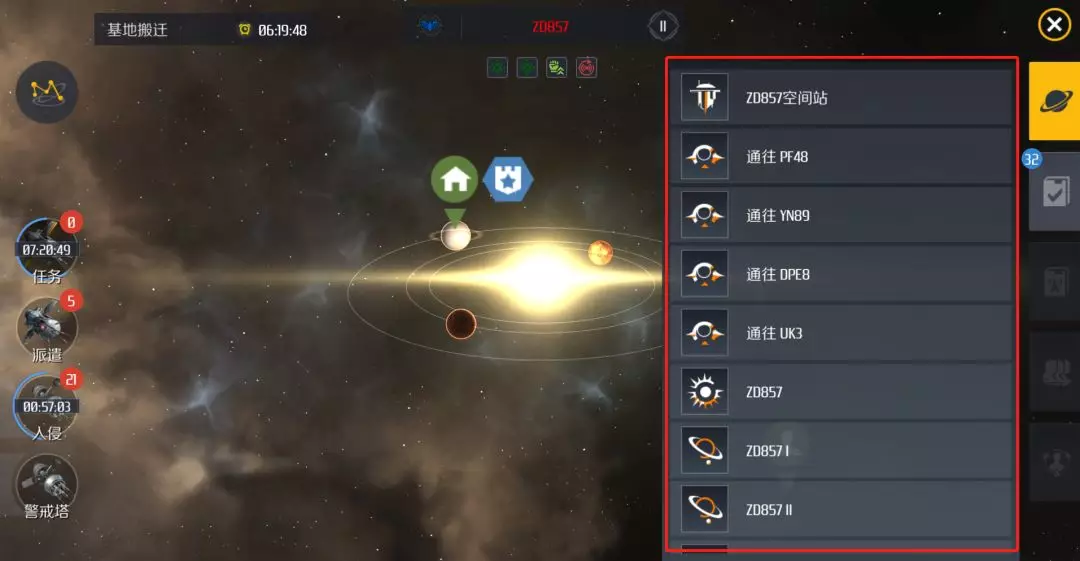The width and height of the screenshot is (1080, 561).
Task: Close the system overview with the X button
Action: pyautogui.click(x=1054, y=25)
